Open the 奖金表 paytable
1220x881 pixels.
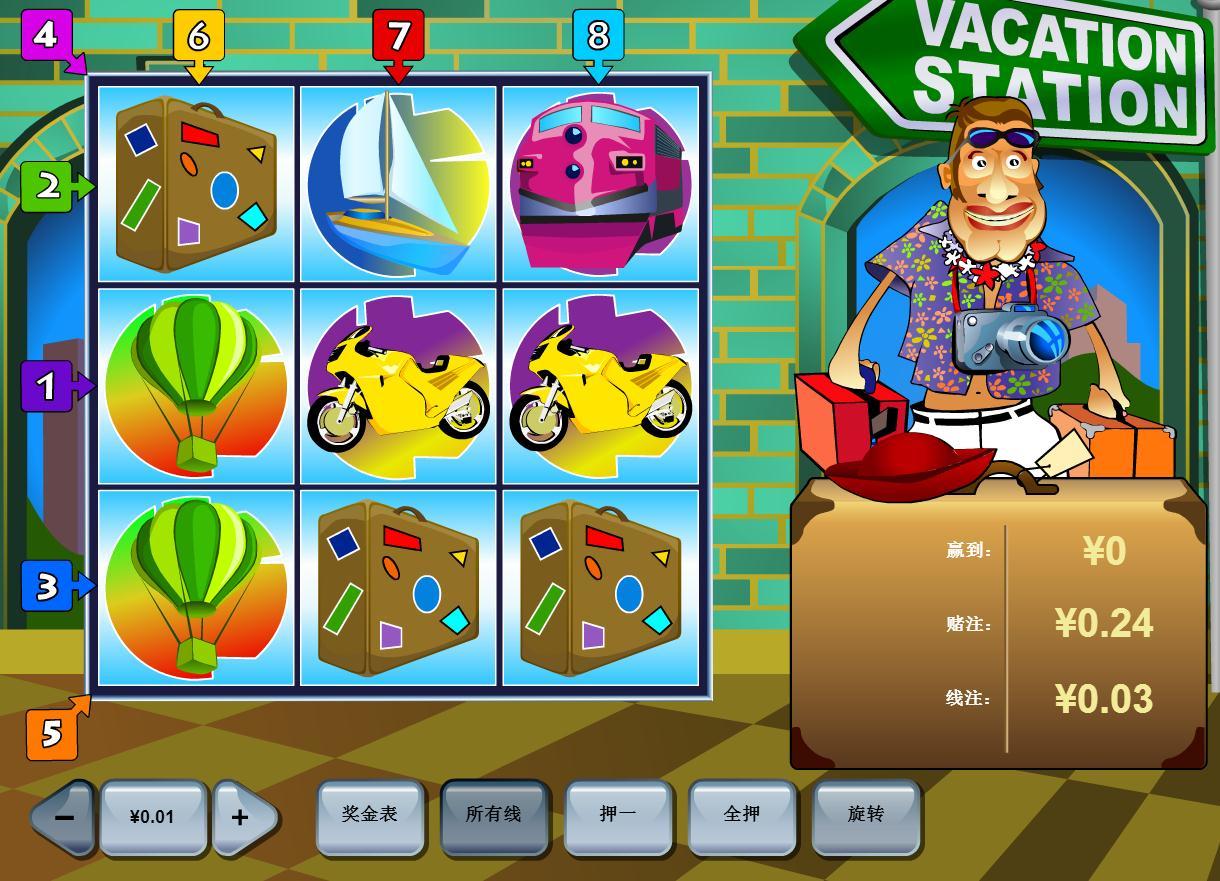(x=370, y=816)
